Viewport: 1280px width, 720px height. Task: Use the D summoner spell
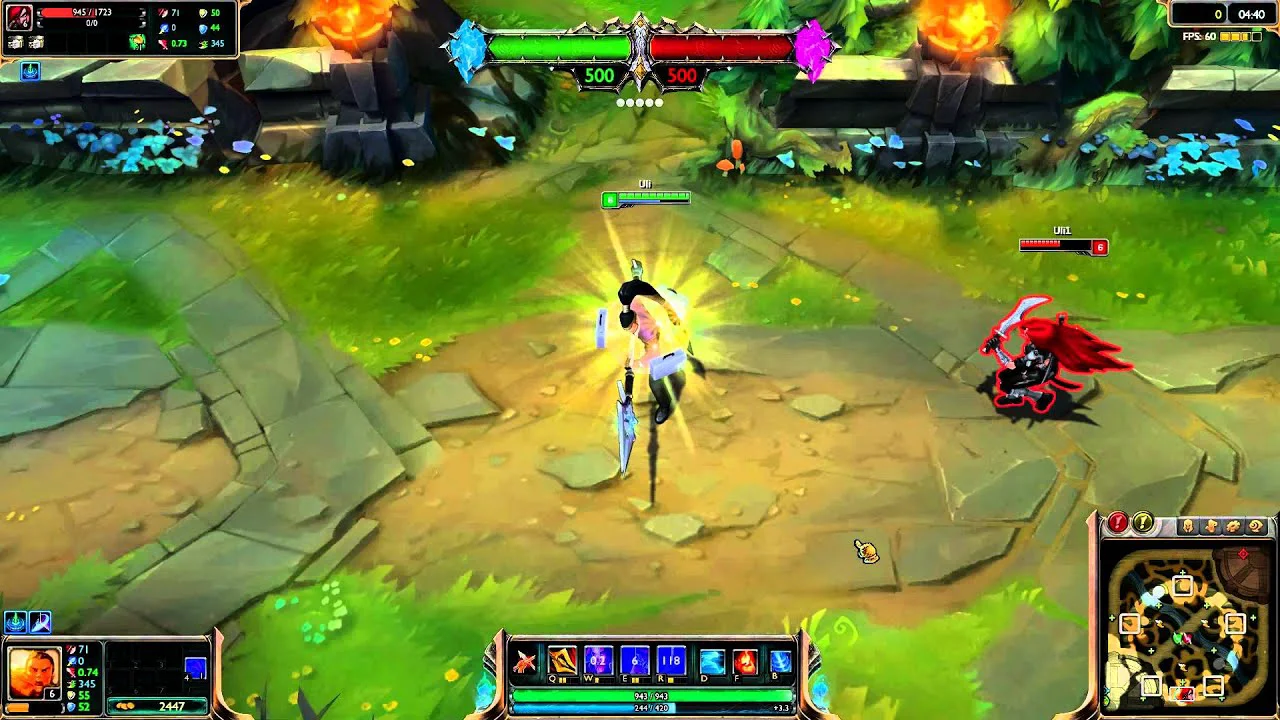[x=712, y=661]
